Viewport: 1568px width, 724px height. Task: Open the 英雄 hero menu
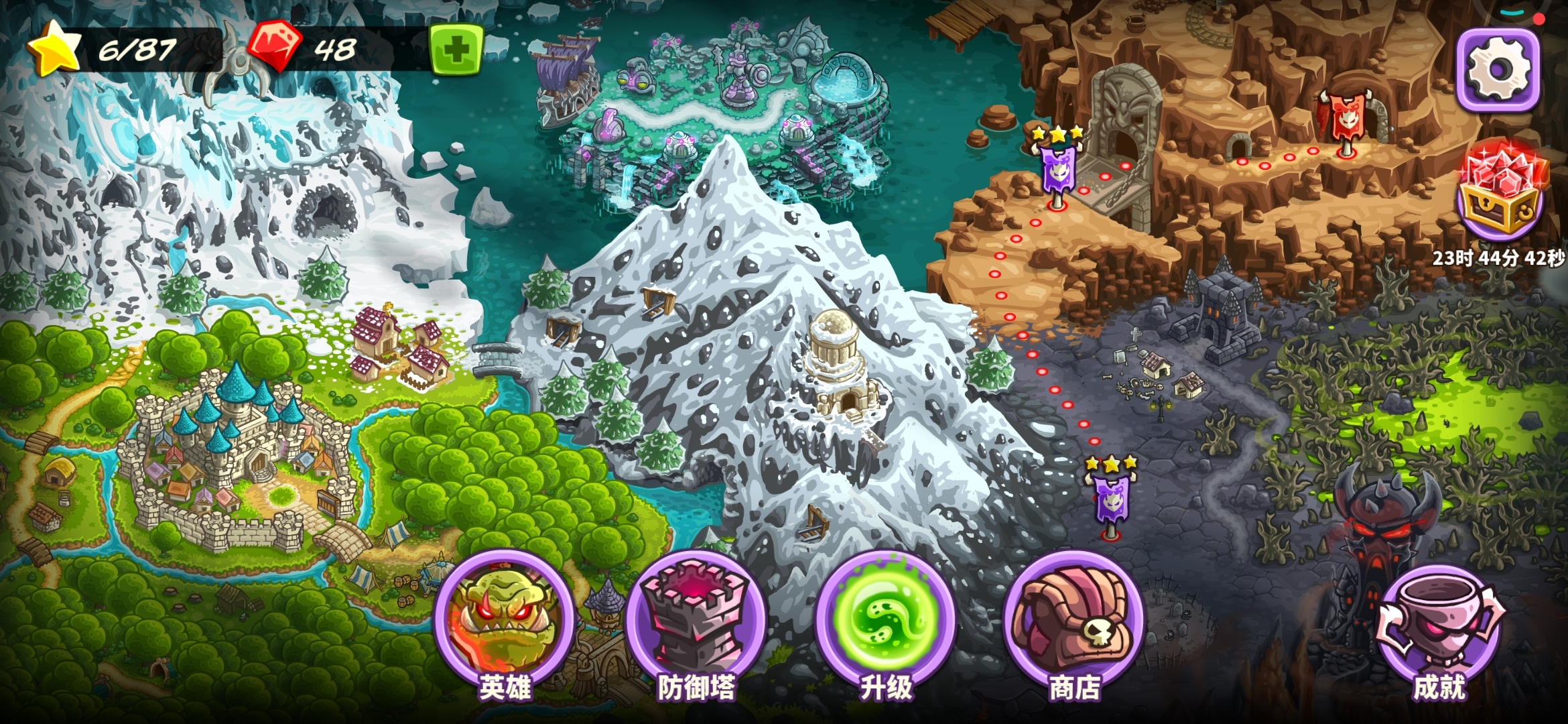[x=504, y=620]
